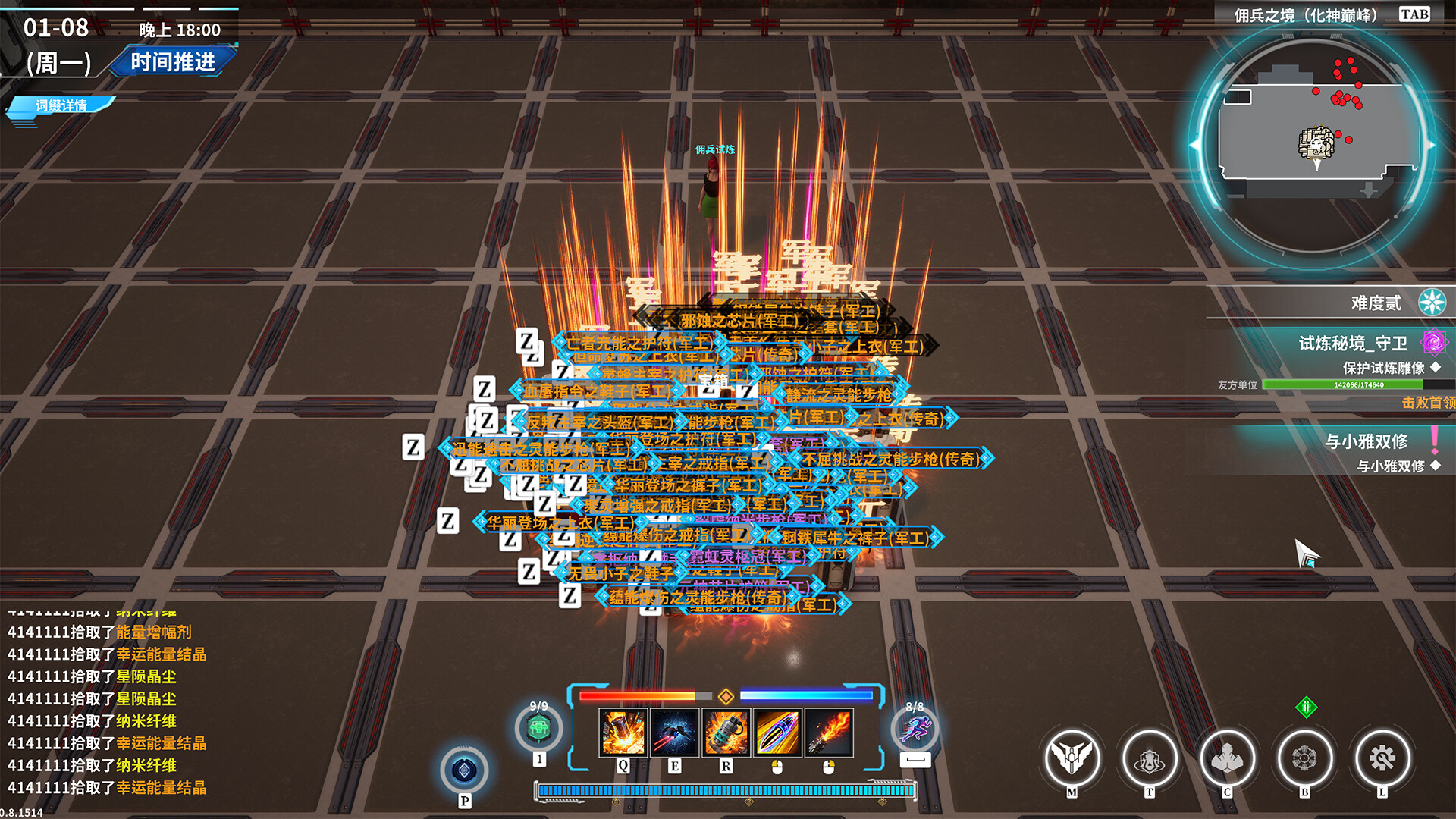Use the green hexagon consumable item

tap(538, 730)
